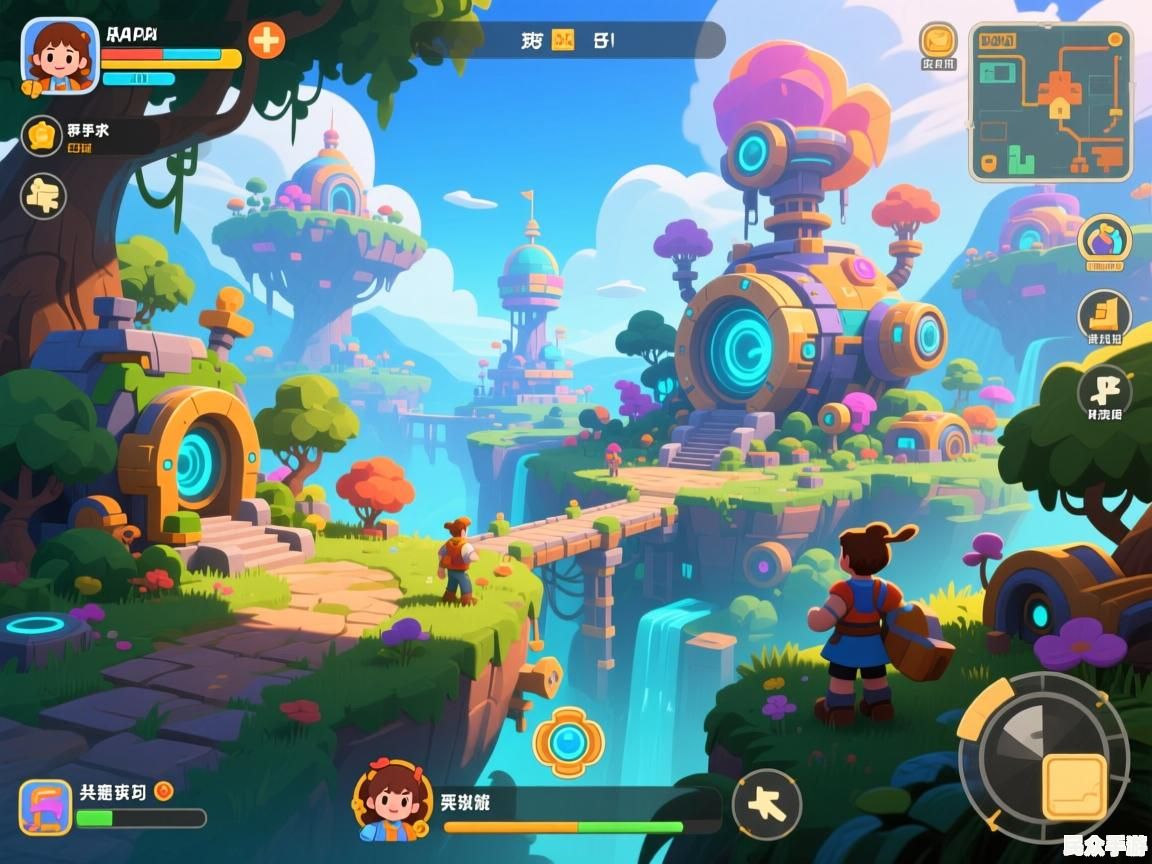Open the gold coin quest tracker
The image size is (1152, 864).
point(42,136)
